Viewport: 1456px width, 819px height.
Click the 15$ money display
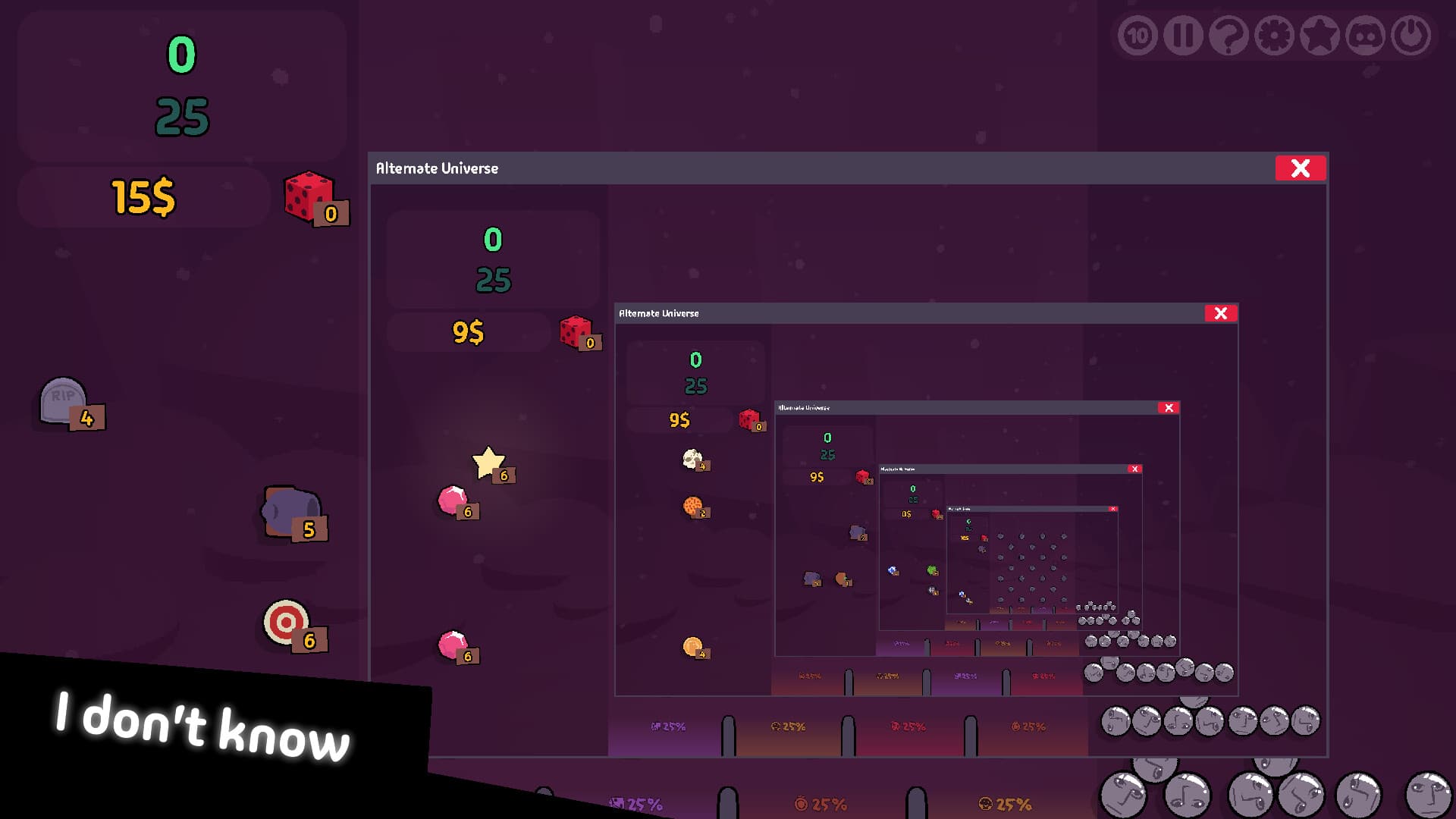[x=141, y=196]
